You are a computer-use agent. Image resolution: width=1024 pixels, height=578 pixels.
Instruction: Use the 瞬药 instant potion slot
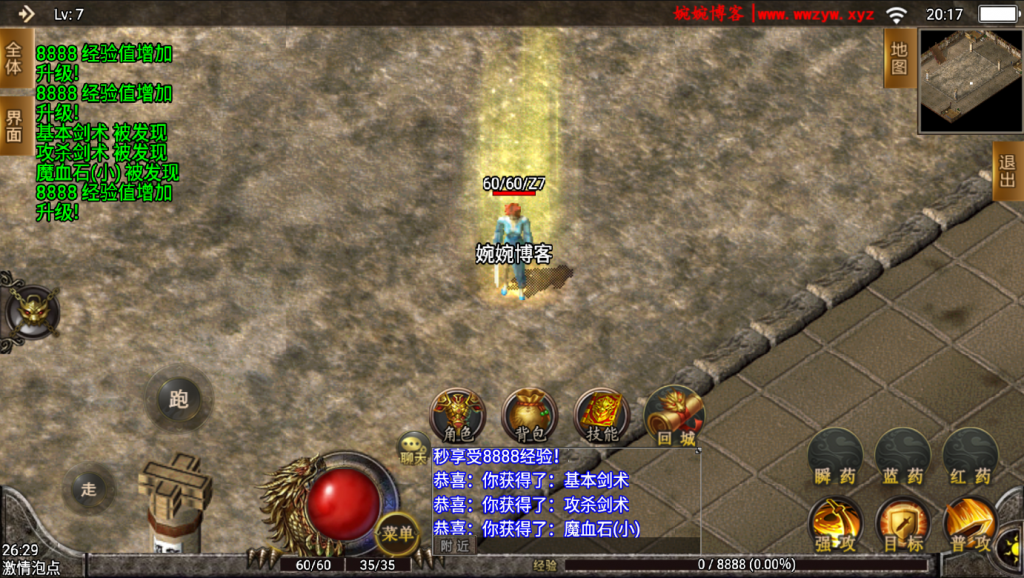click(835, 457)
